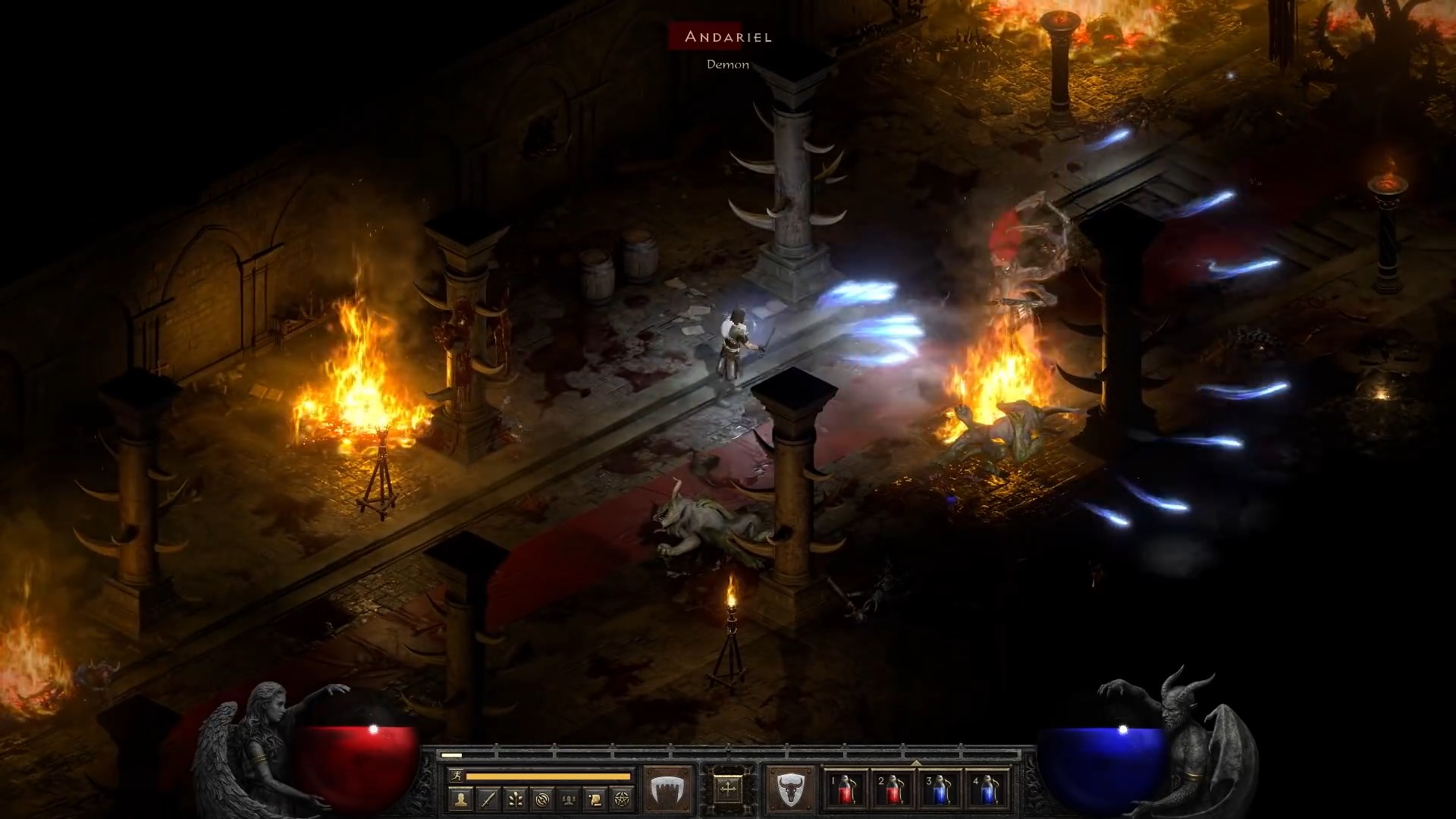Select the fang left-skill slot
This screenshot has width=1456, height=819.
[x=667, y=789]
